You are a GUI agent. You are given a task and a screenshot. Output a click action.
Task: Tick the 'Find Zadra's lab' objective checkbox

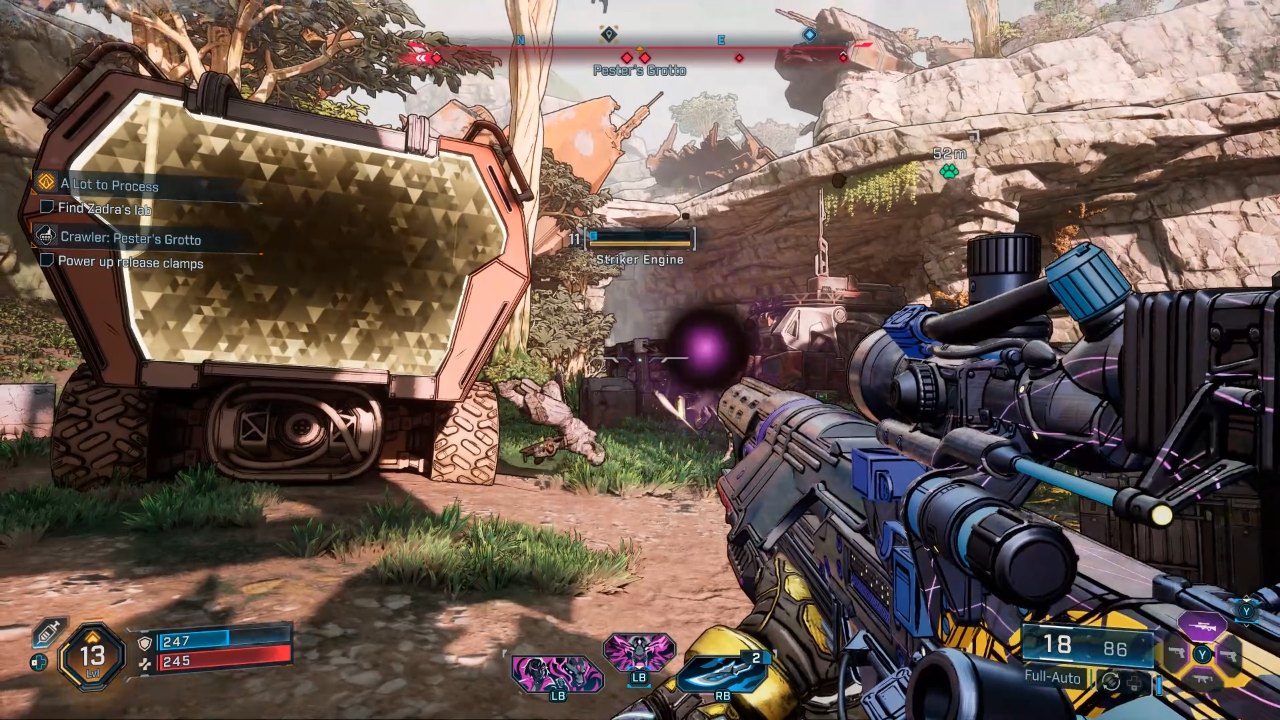point(47,207)
